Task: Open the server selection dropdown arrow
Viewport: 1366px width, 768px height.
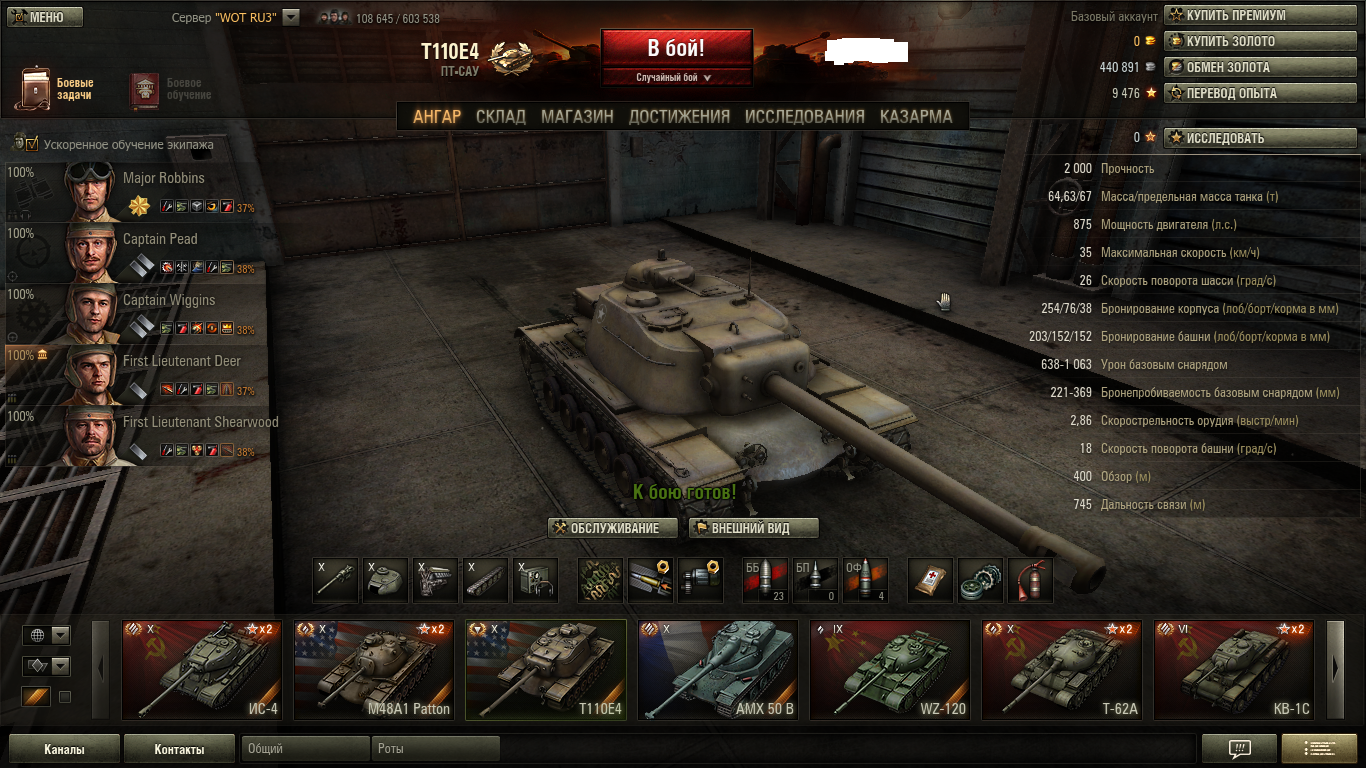Action: pyautogui.click(x=291, y=17)
